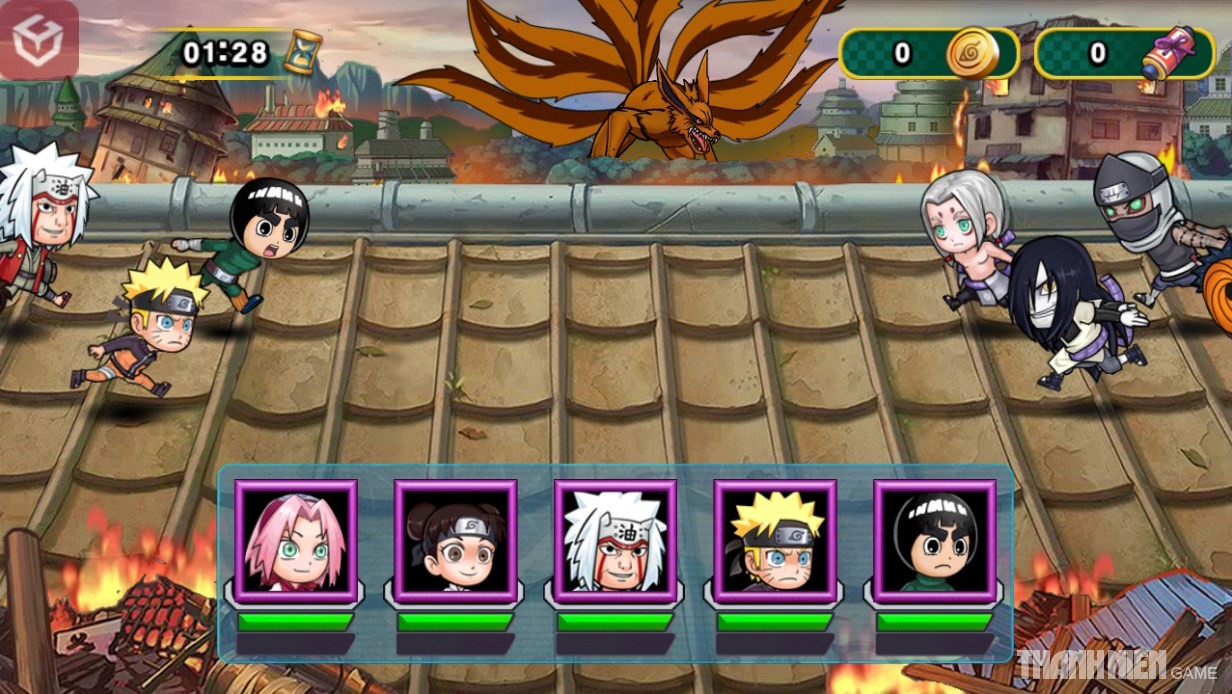Activate the white-haired Jiraiya portrait
This screenshot has width=1232, height=694.
615,542
